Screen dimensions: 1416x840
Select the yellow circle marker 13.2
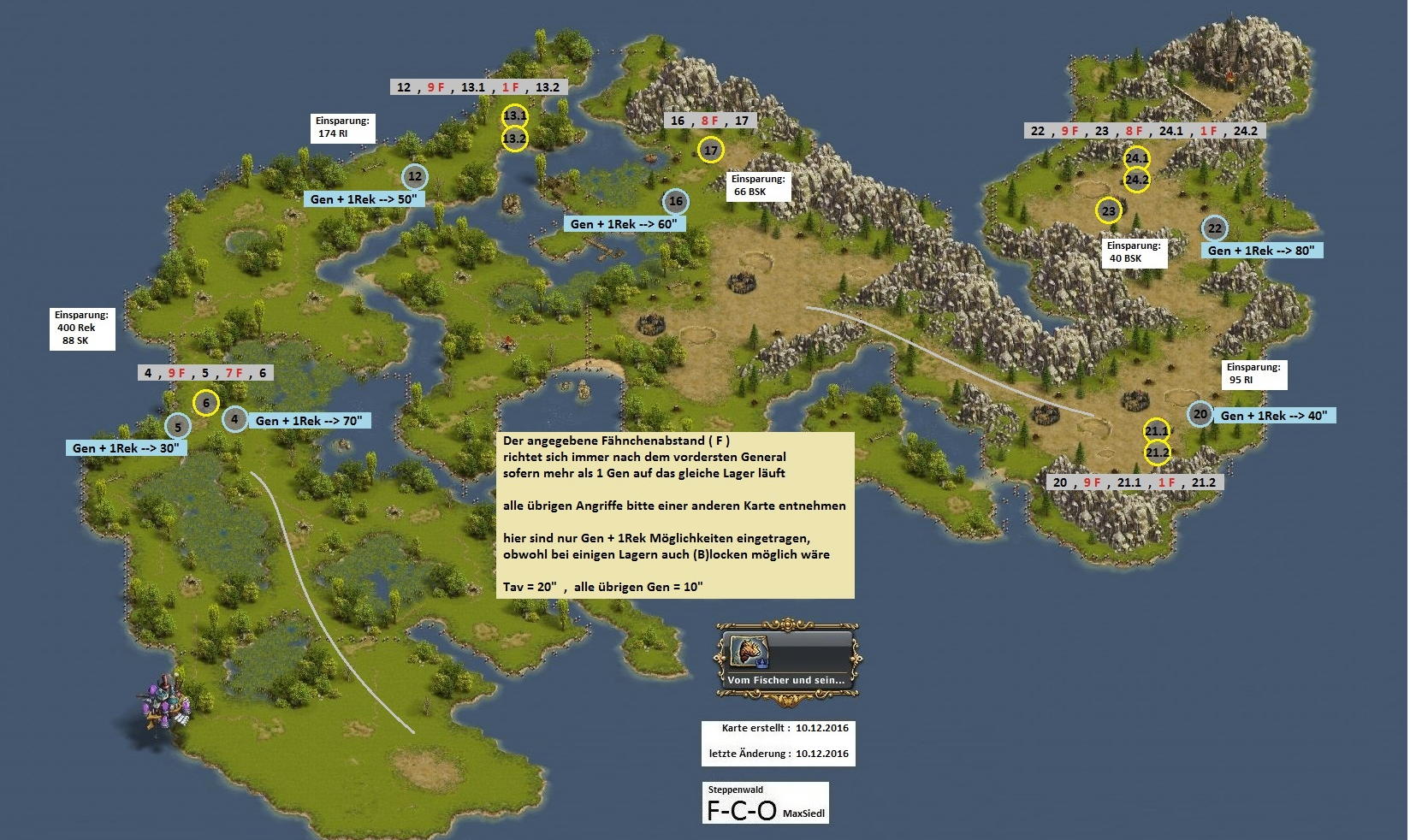tap(515, 138)
